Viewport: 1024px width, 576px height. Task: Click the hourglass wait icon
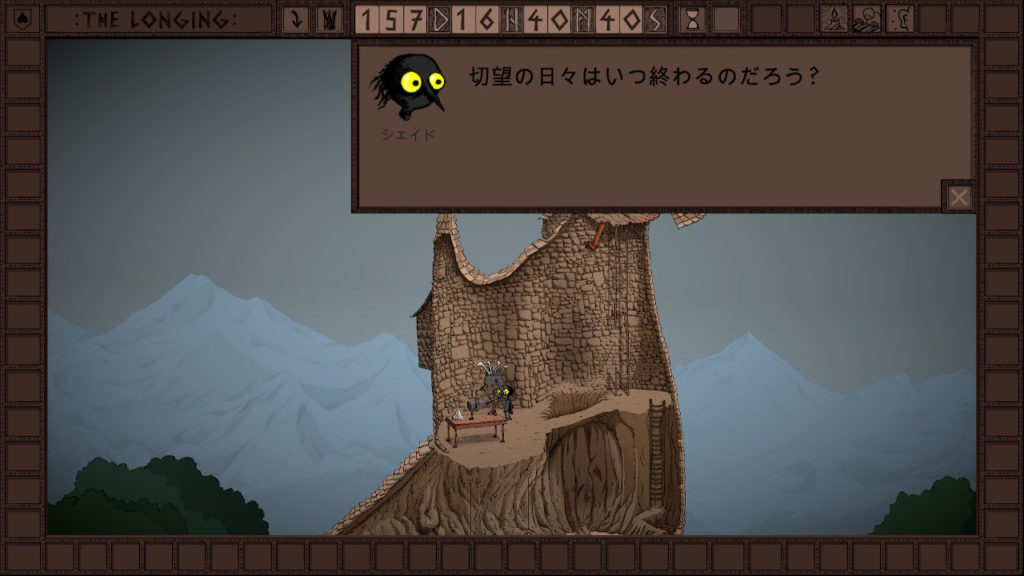tap(692, 19)
